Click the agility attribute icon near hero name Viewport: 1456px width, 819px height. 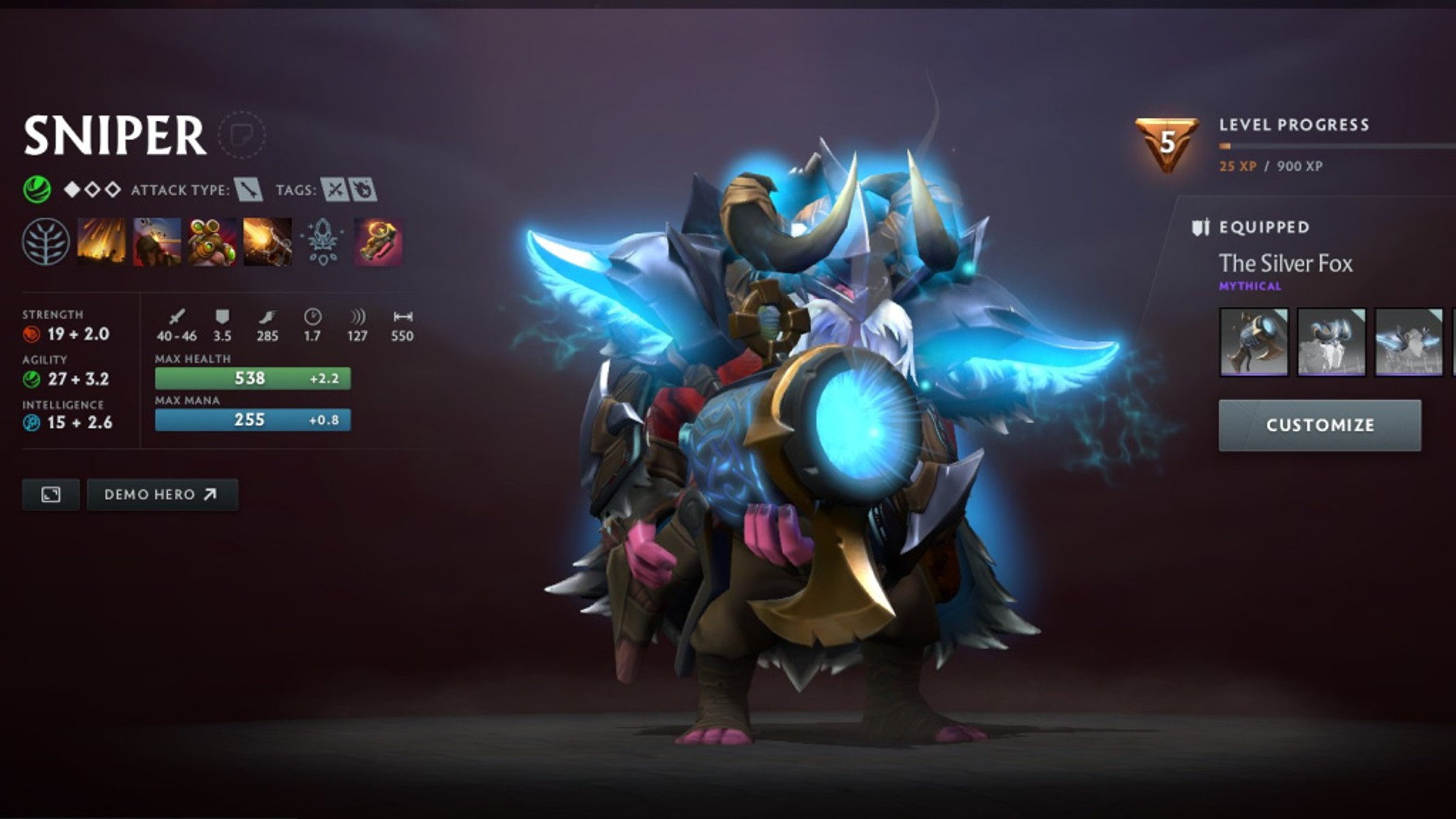coord(37,187)
